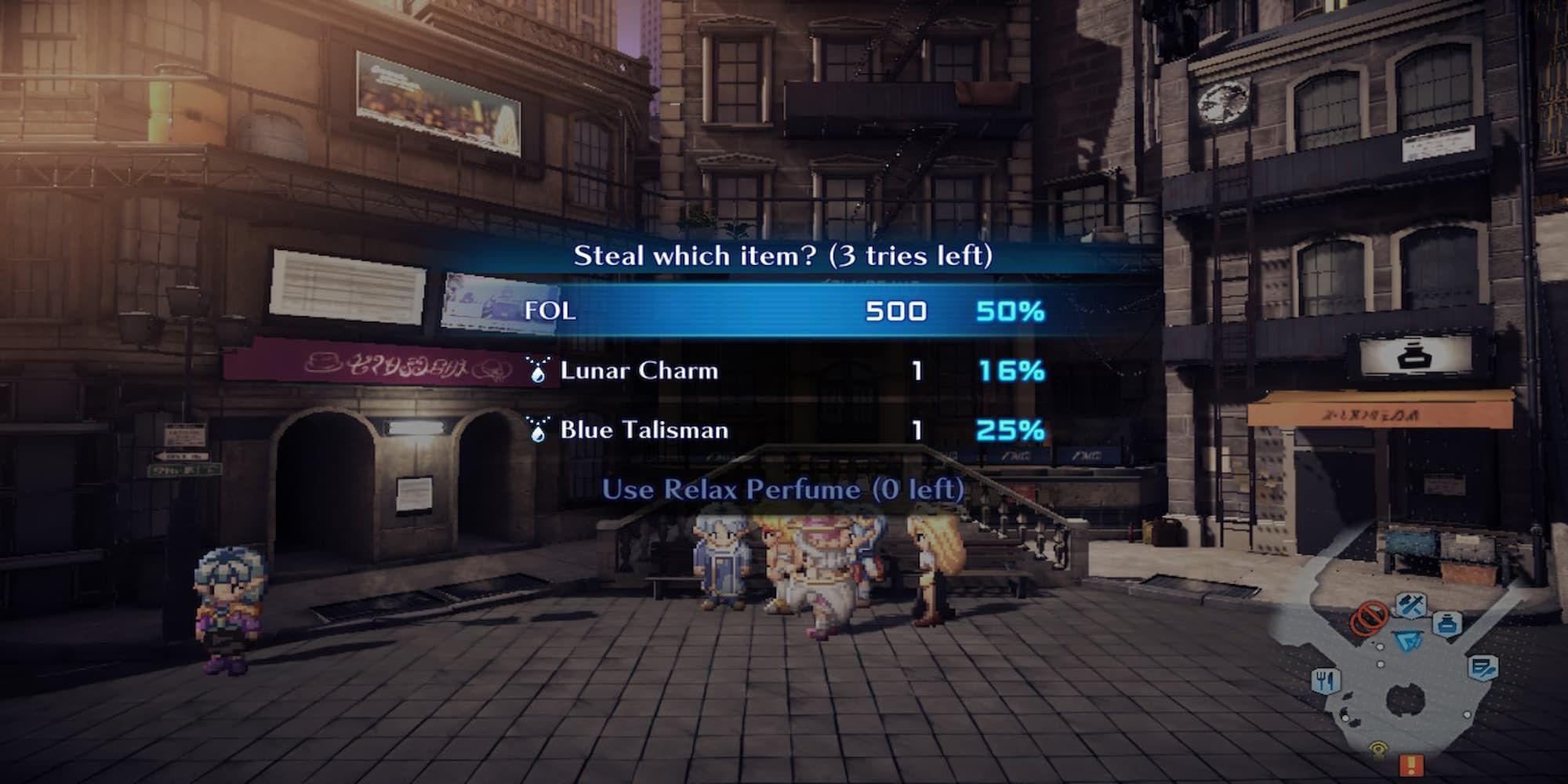Select the crossed-swords weapon icon on the minimap
The image size is (1568, 784).
point(1411,604)
